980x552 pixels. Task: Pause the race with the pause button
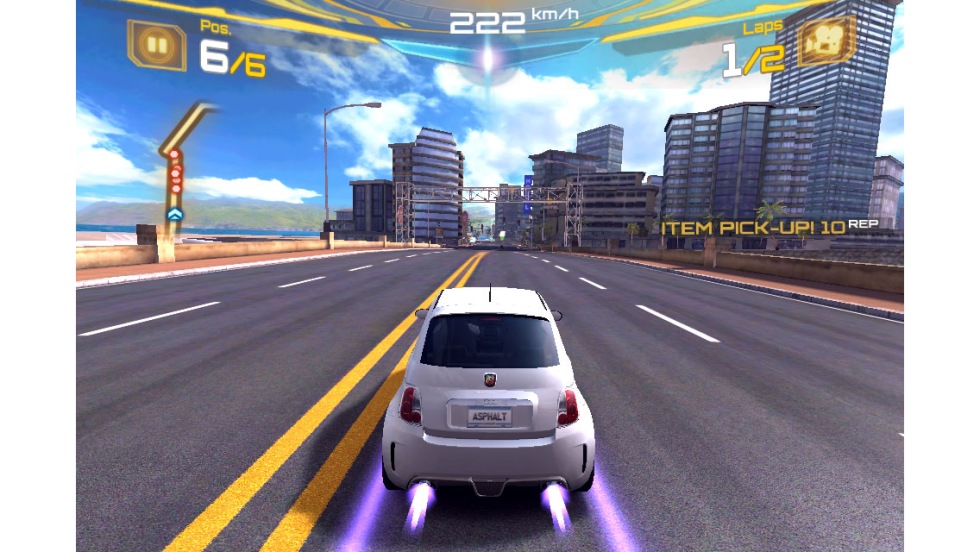pyautogui.click(x=157, y=45)
